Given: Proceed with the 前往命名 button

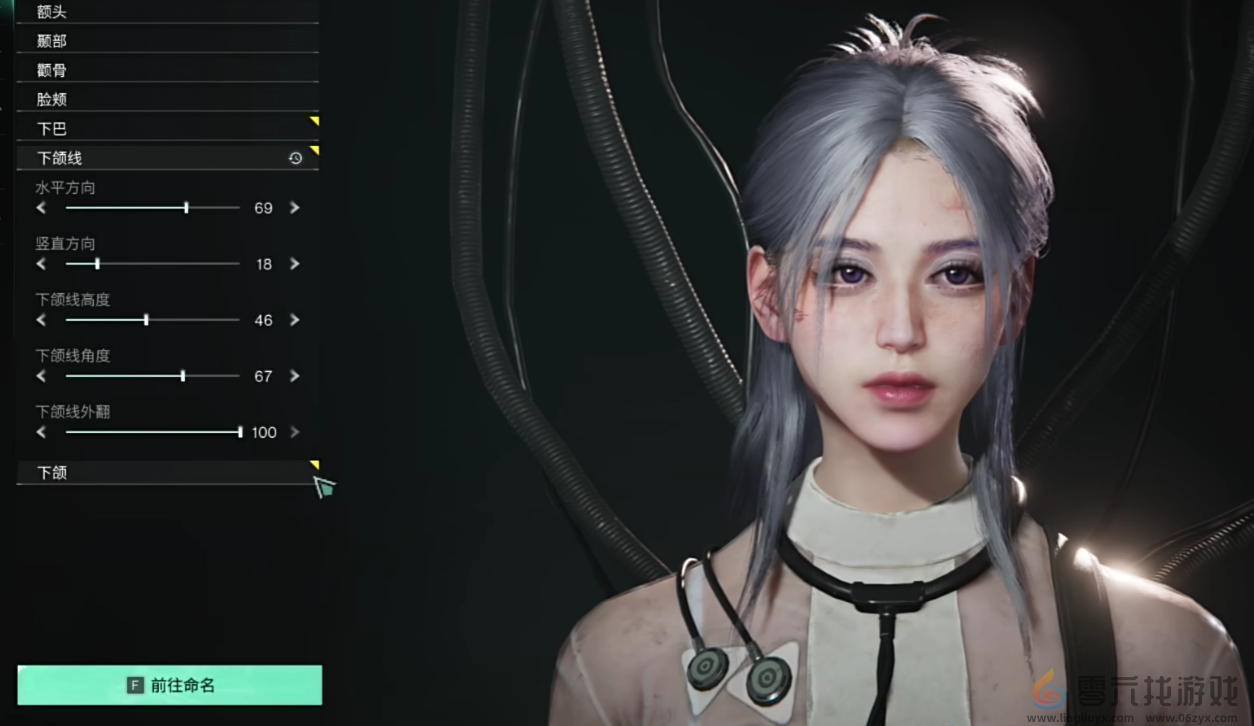Looking at the screenshot, I should 170,685.
